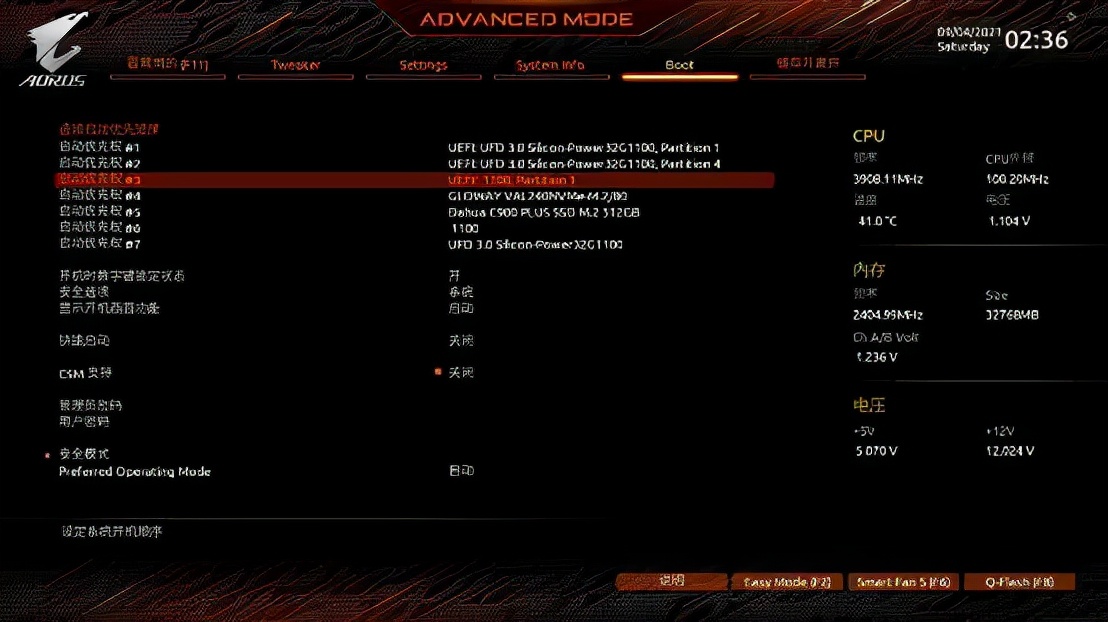
Task: Launch Q-Flash (F8)
Action: [1019, 582]
